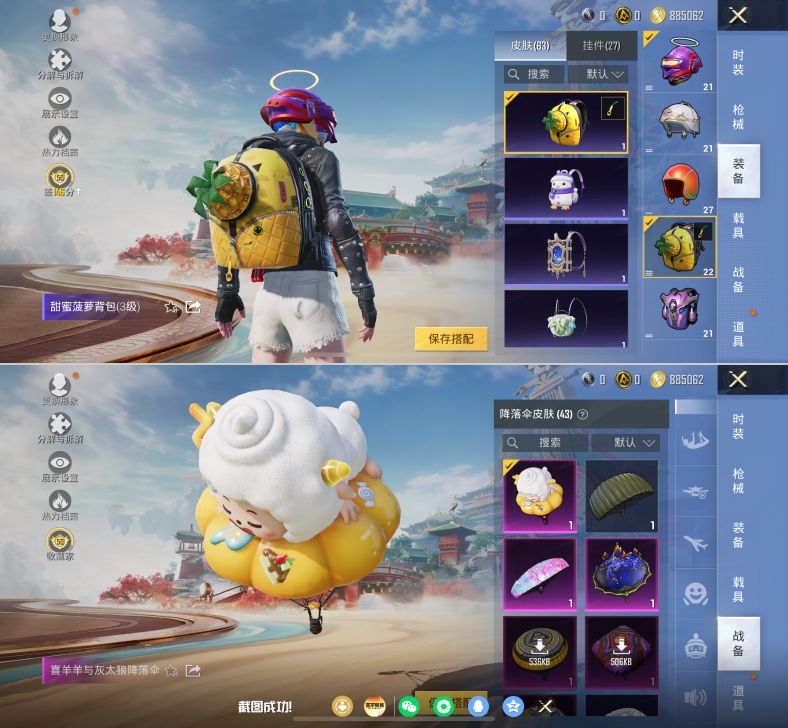Image resolution: width=788 pixels, height=728 pixels.
Task: Open the skydiving pose category icon
Action: click(x=696, y=440)
